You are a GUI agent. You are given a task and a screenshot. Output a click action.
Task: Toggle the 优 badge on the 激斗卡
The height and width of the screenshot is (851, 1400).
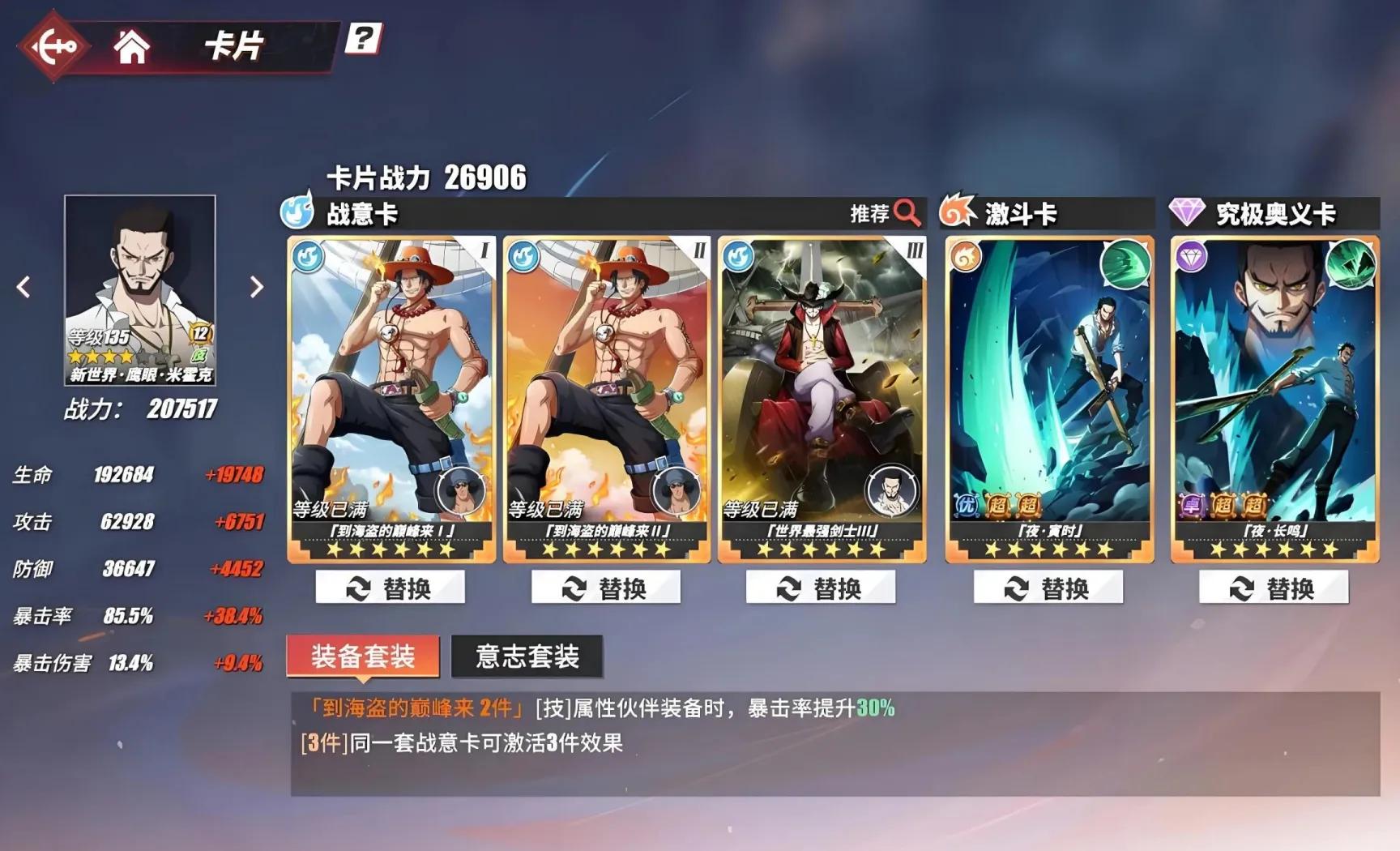point(965,504)
